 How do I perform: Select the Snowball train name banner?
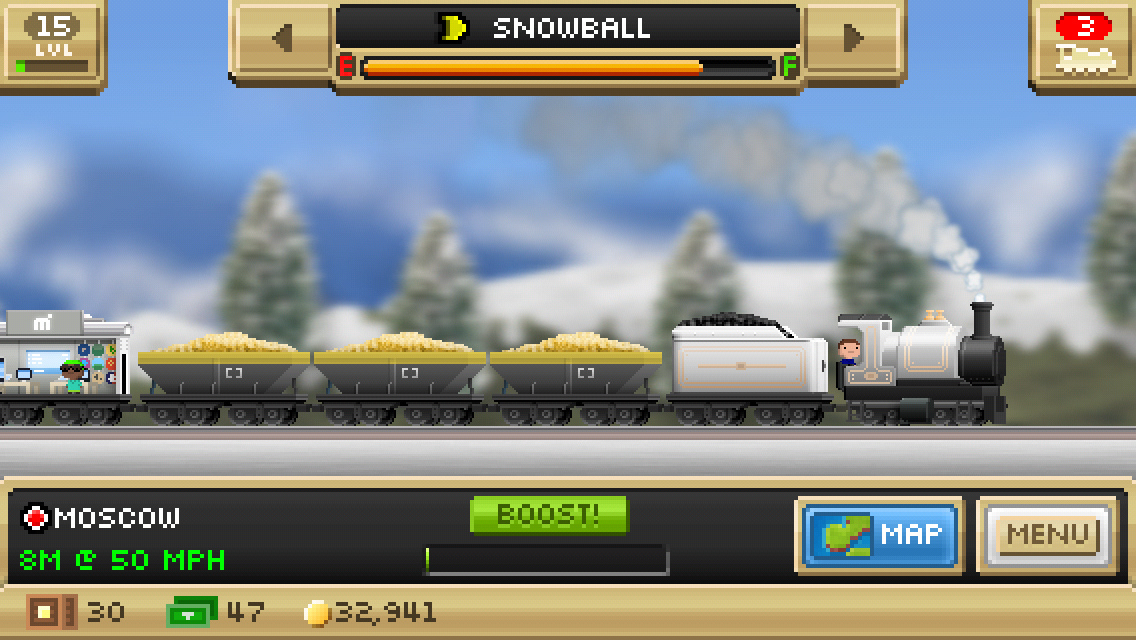[x=567, y=28]
